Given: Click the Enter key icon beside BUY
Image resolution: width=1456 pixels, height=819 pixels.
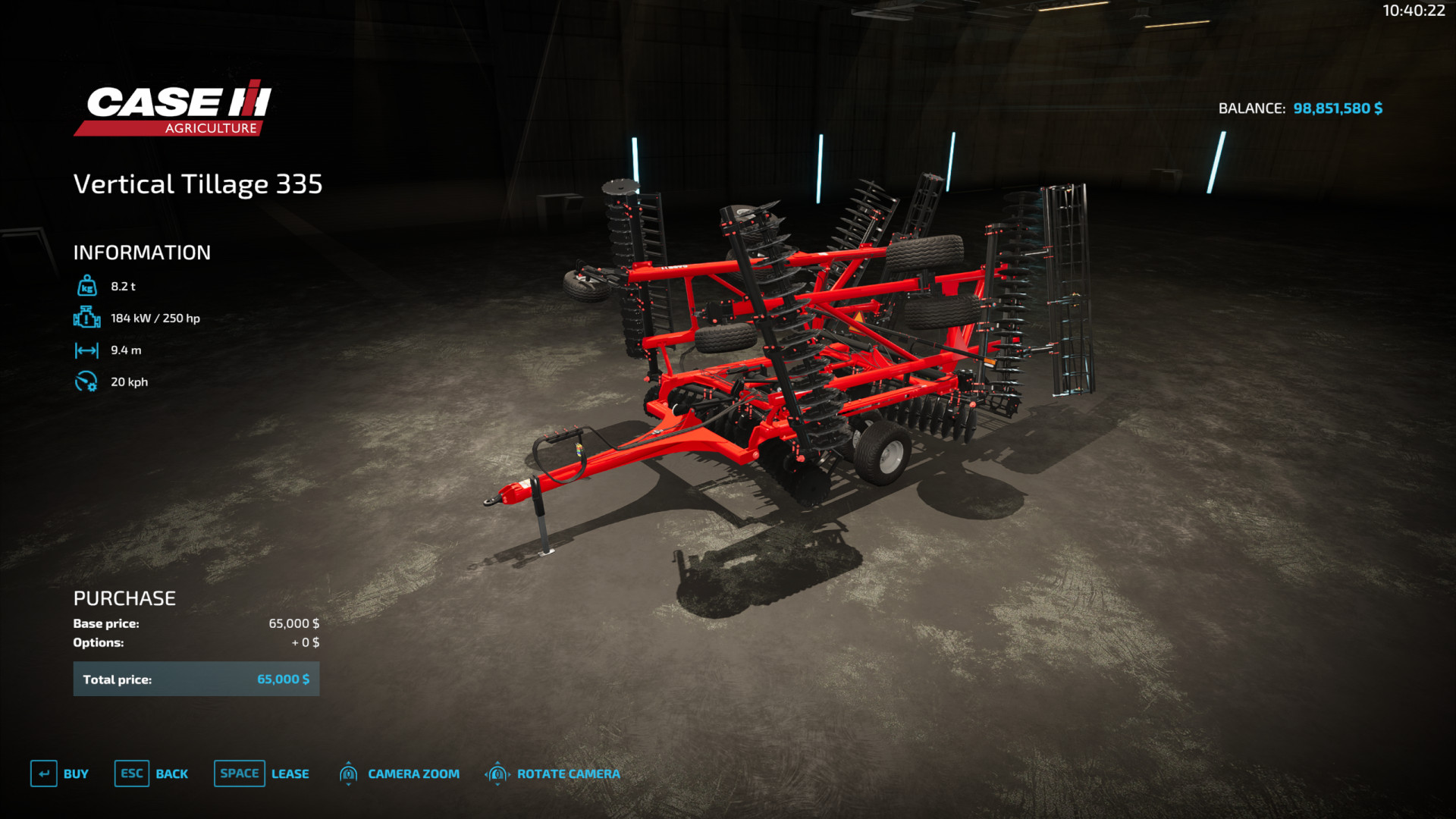Looking at the screenshot, I should [x=45, y=773].
